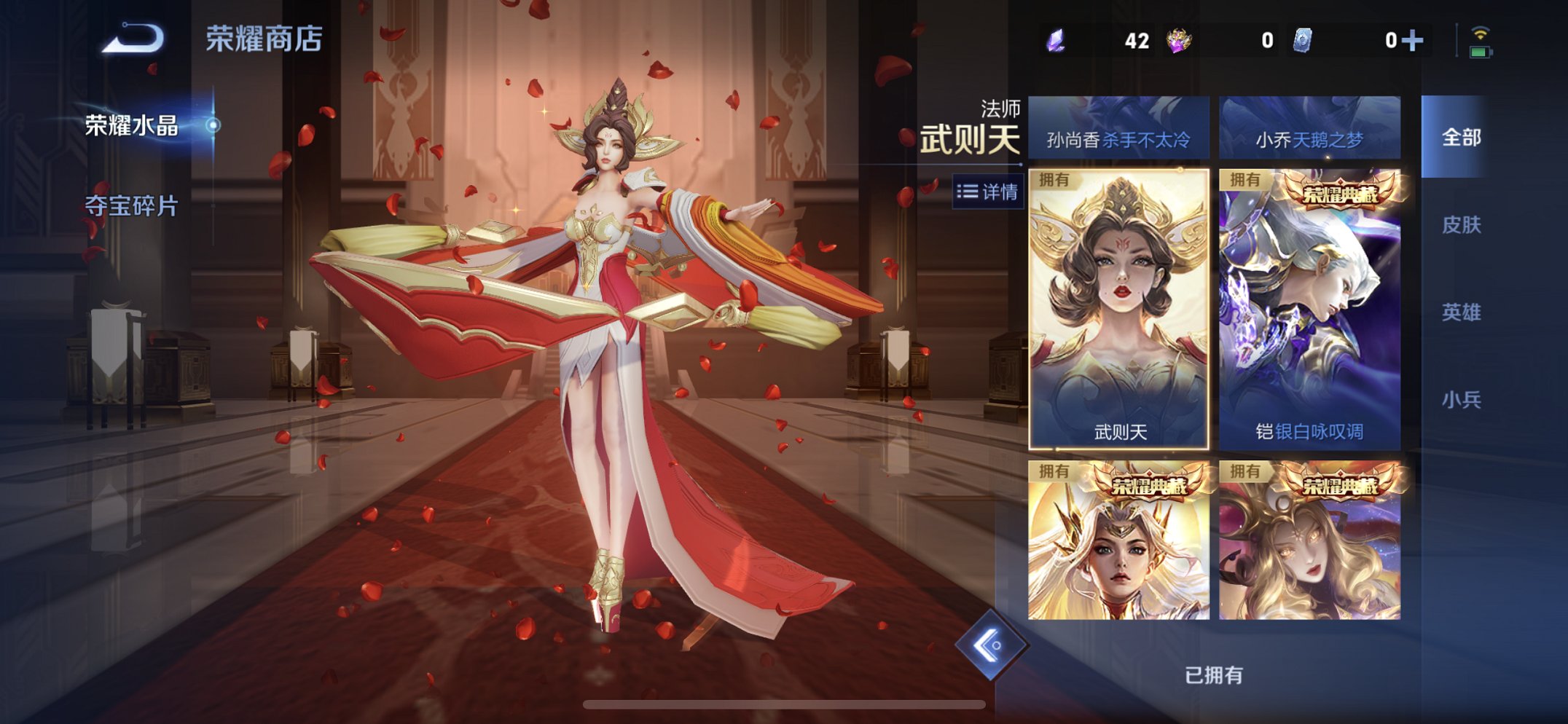
Task: Switch to the 皮肤 tab
Action: tap(1462, 227)
